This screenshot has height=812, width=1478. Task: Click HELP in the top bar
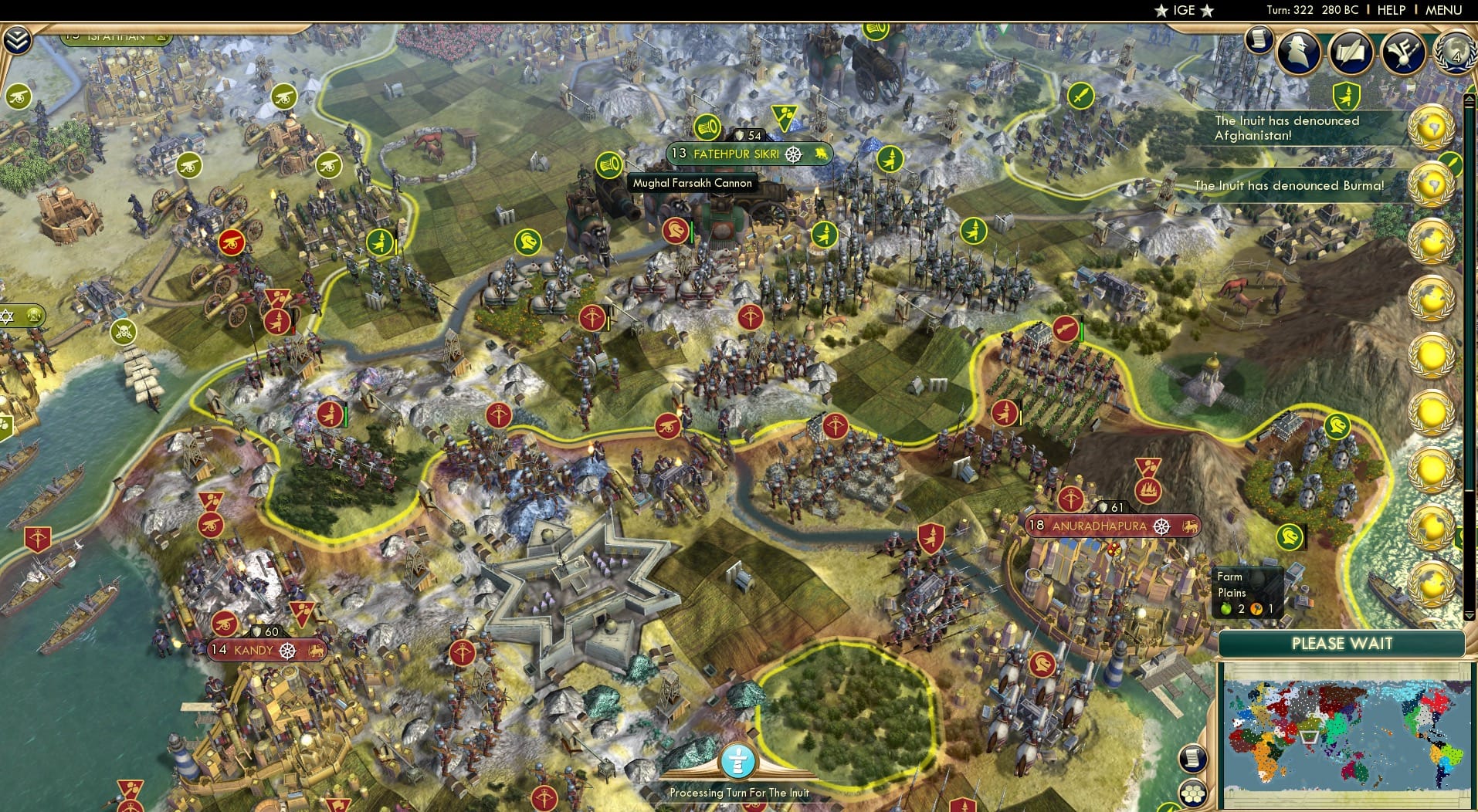click(x=1391, y=10)
